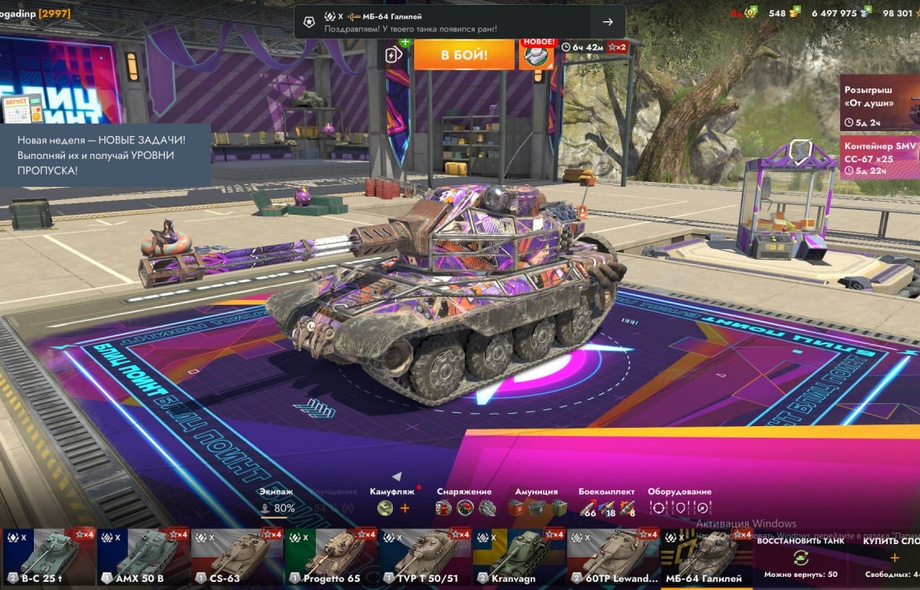Viewport: 920px width, 590px height.
Task: Select the AMX 50 B tank
Action: pyautogui.click(x=144, y=556)
